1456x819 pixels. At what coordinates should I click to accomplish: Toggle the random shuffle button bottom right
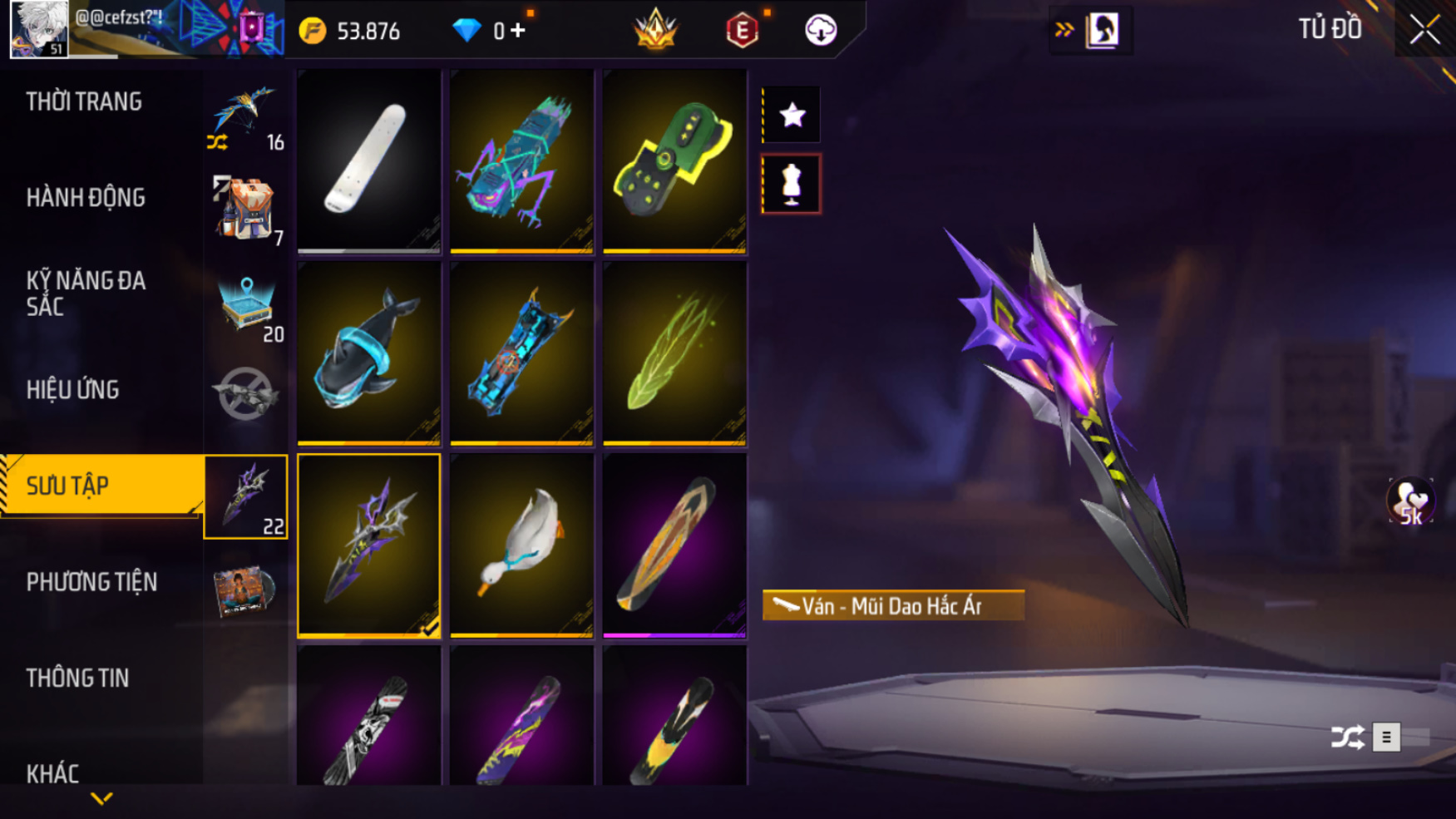click(x=1347, y=738)
